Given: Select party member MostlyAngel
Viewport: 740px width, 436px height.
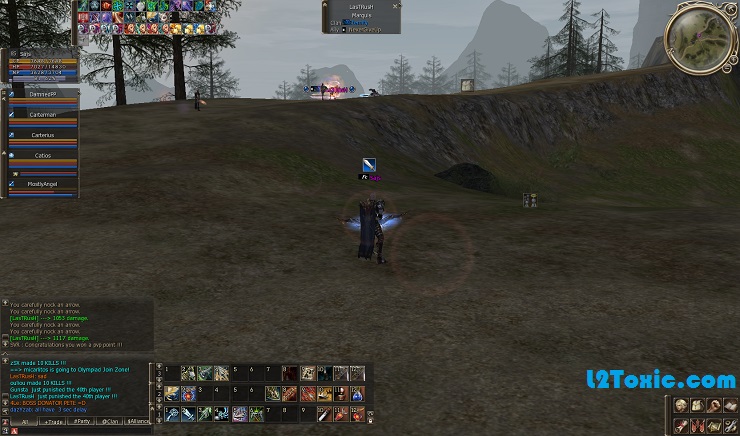Looking at the screenshot, I should pyautogui.click(x=42, y=184).
